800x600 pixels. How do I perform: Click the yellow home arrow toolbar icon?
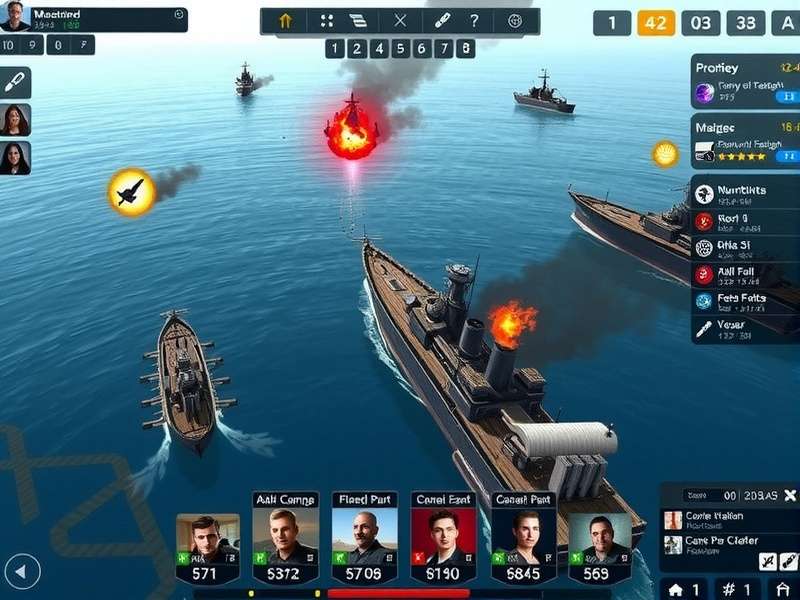285,21
